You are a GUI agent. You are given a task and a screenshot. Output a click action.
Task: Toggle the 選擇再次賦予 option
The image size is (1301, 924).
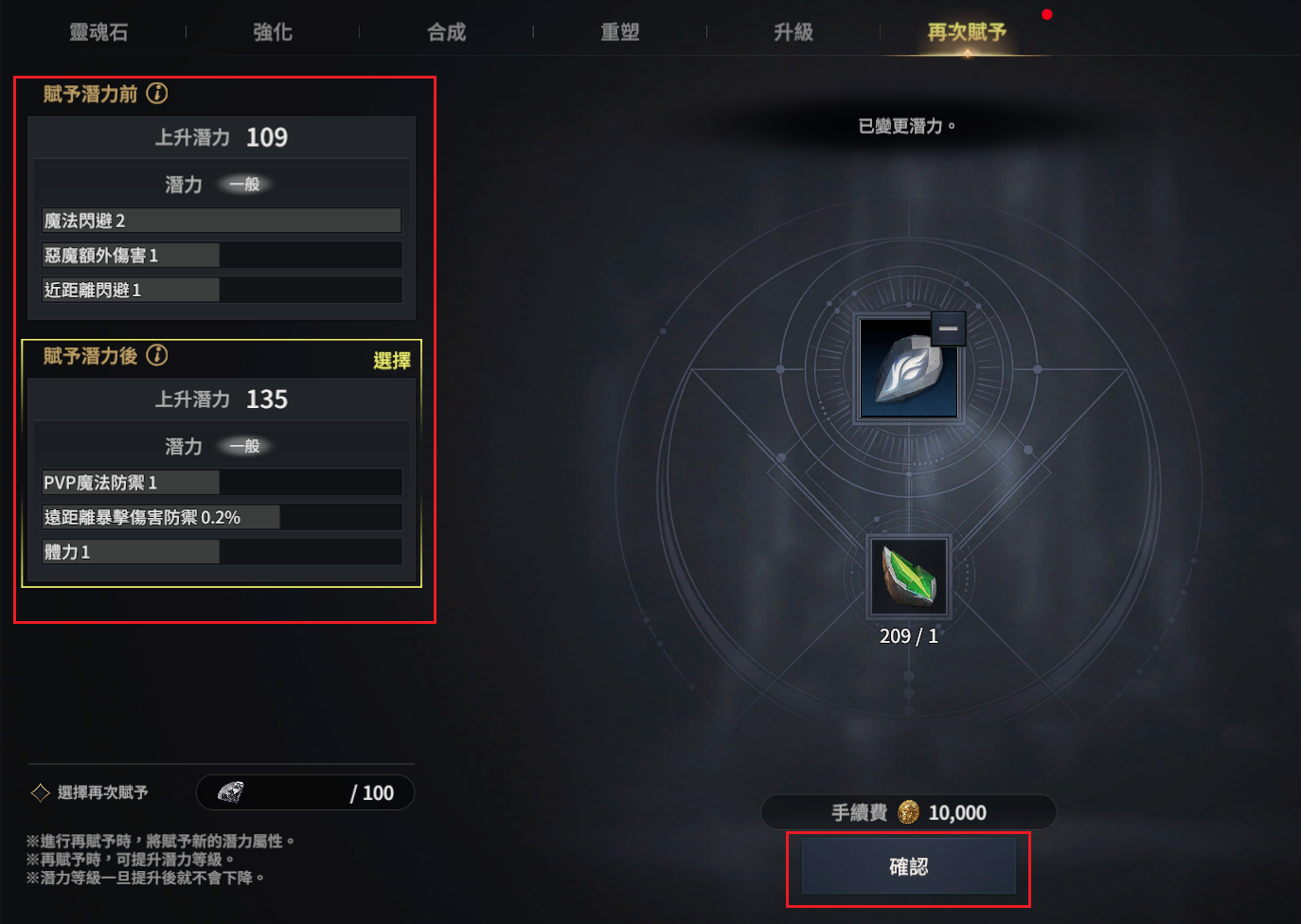pos(41,792)
